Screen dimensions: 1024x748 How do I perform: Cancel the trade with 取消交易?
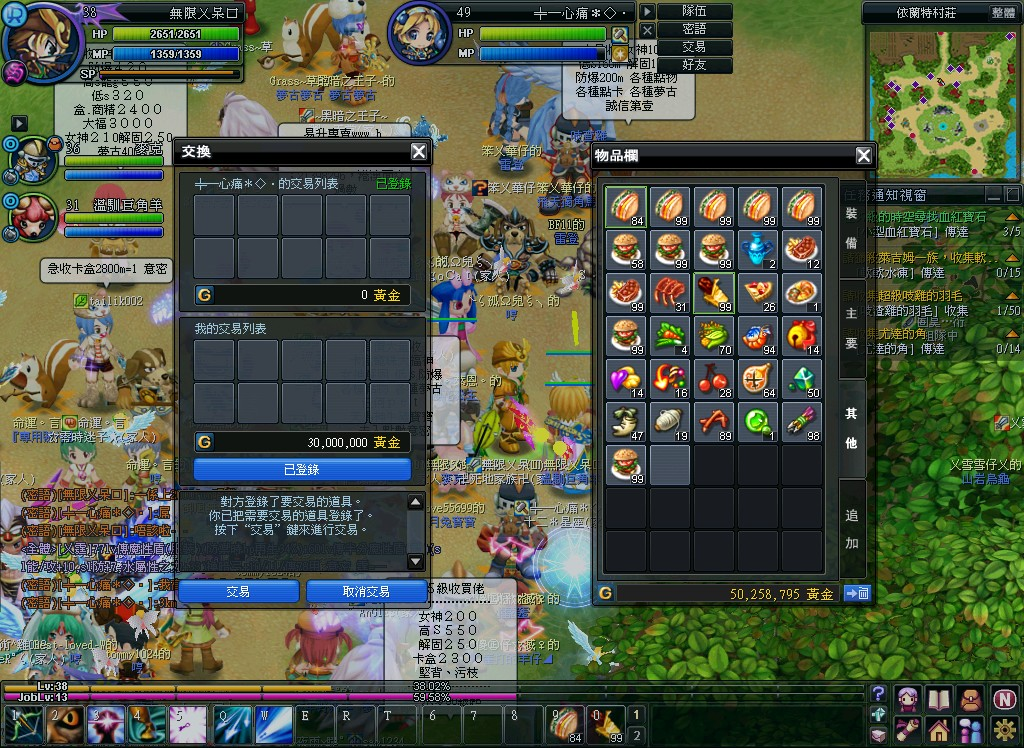coord(366,591)
